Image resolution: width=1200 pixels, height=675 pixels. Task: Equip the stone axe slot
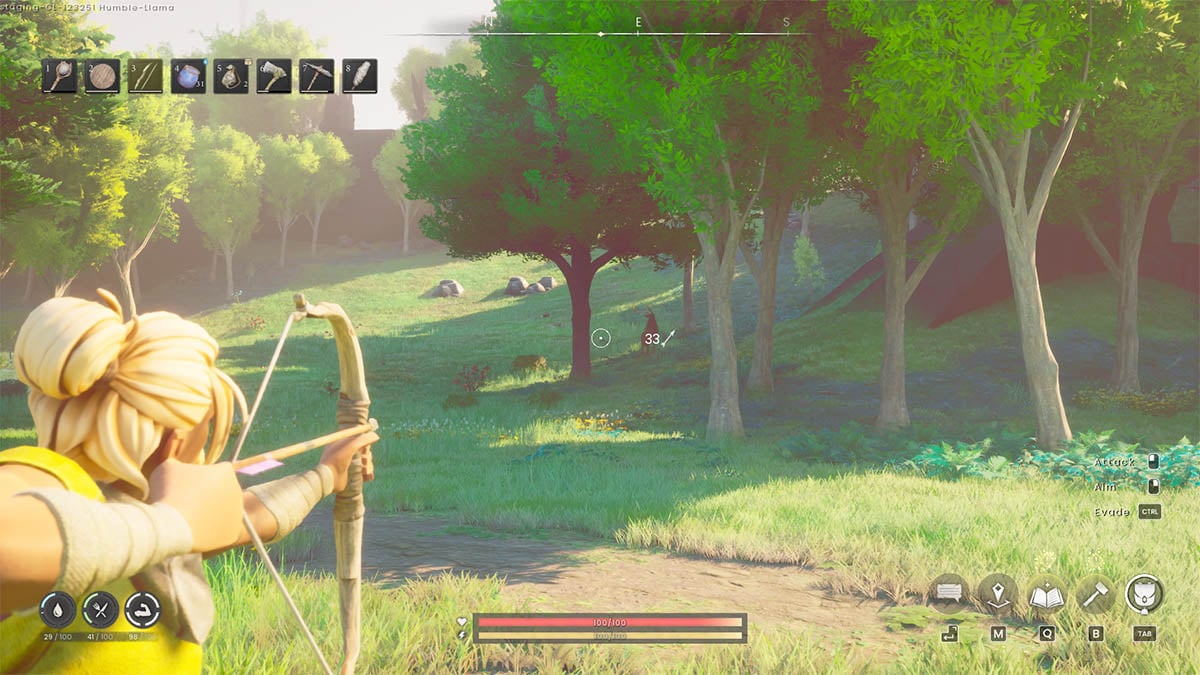(274, 77)
